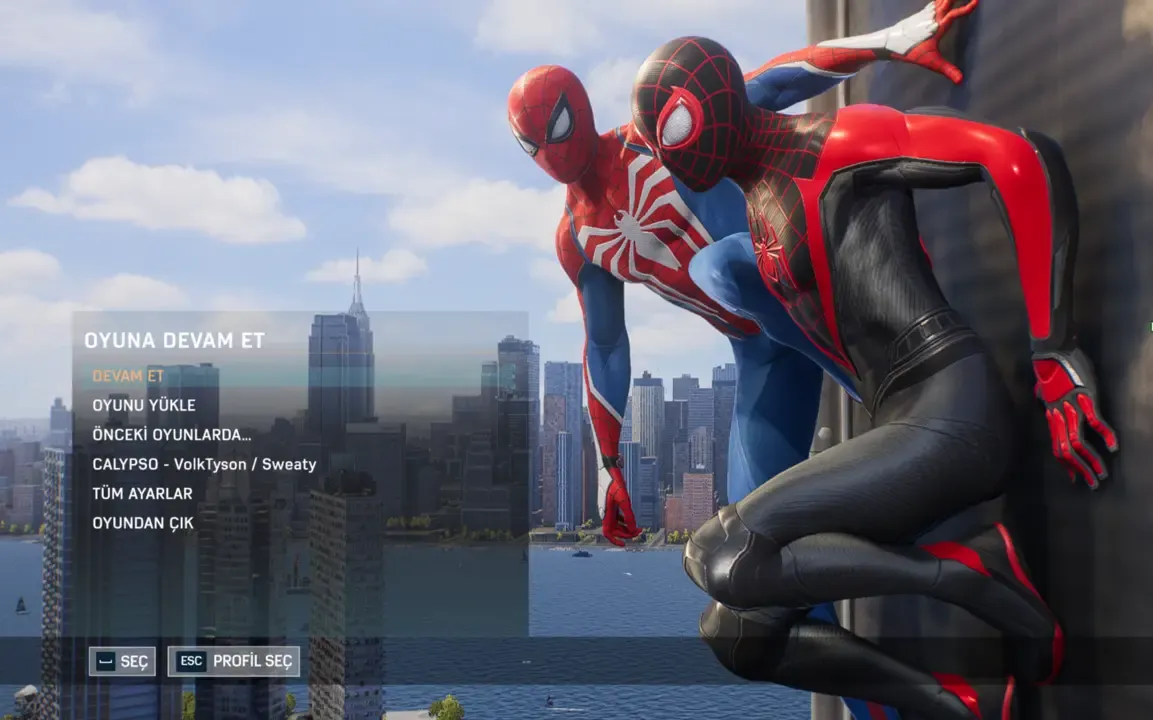Click the PROFİL SEÇ button
Image resolution: width=1153 pixels, height=720 pixels.
point(234,661)
